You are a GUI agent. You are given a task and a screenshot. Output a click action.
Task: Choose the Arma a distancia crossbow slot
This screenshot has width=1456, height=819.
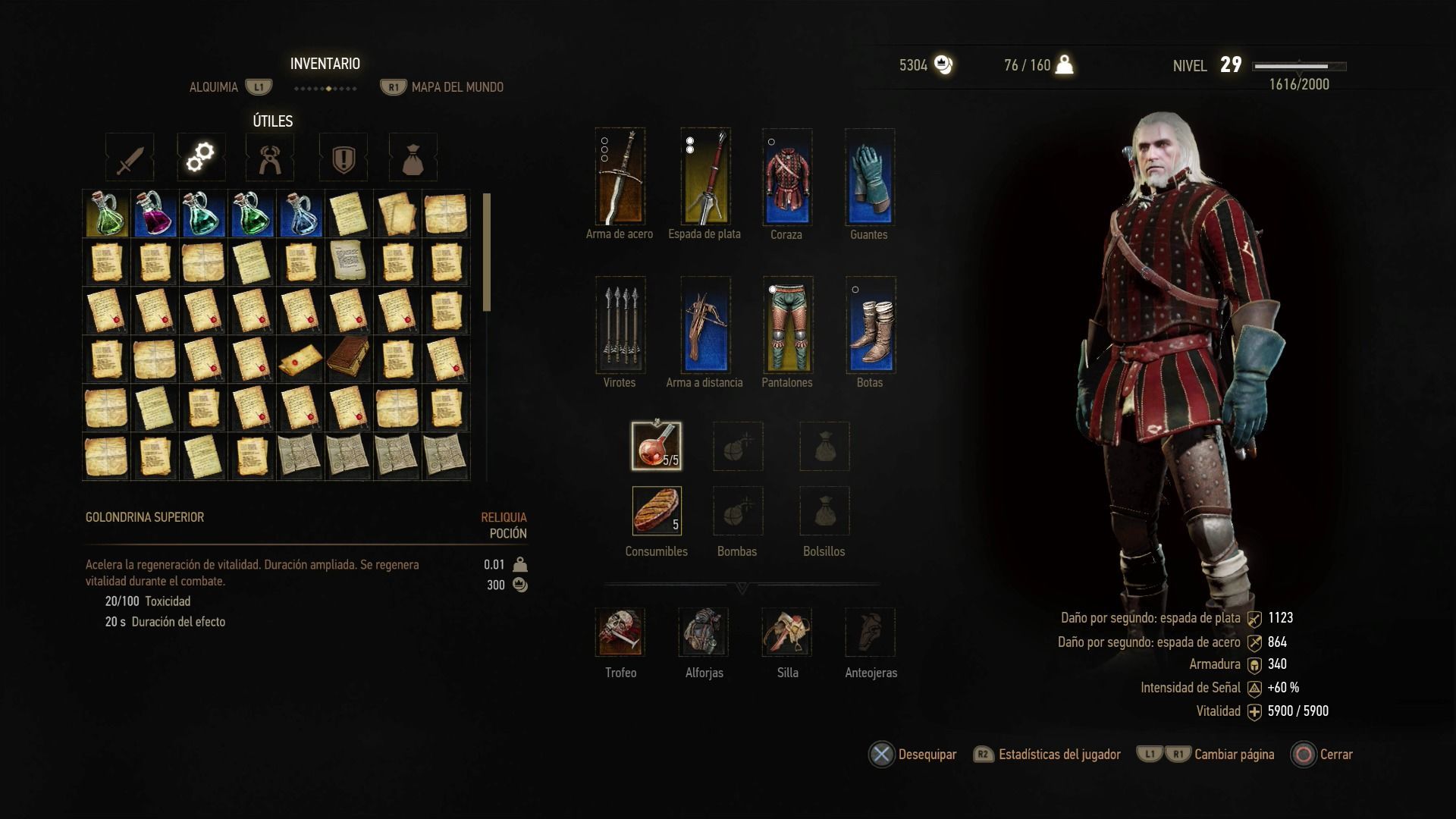tap(705, 325)
